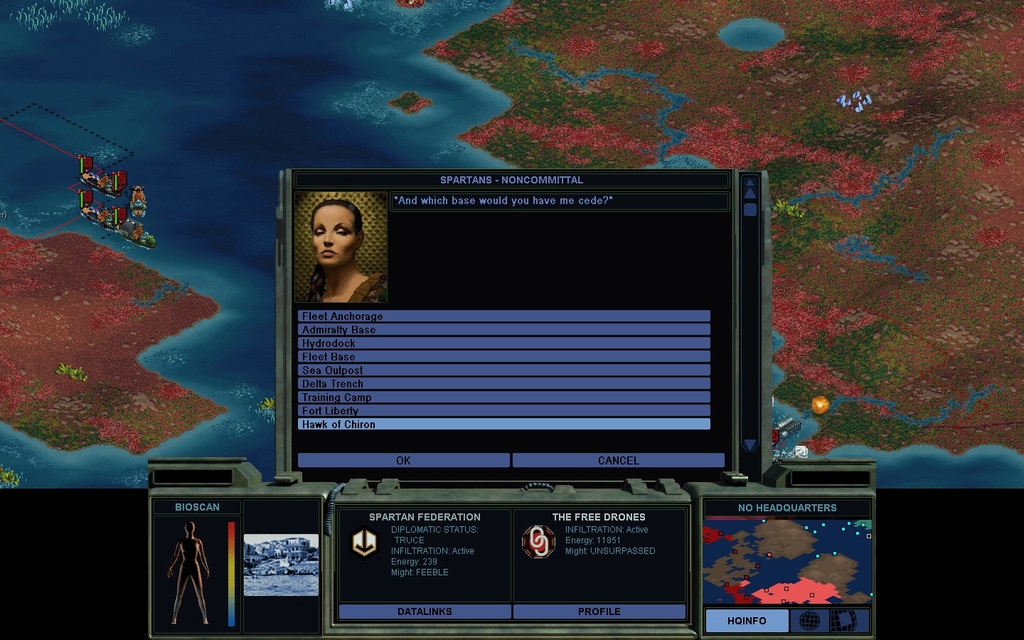This screenshot has height=640, width=1024.
Task: Confirm the selection with OK
Action: 403,461
